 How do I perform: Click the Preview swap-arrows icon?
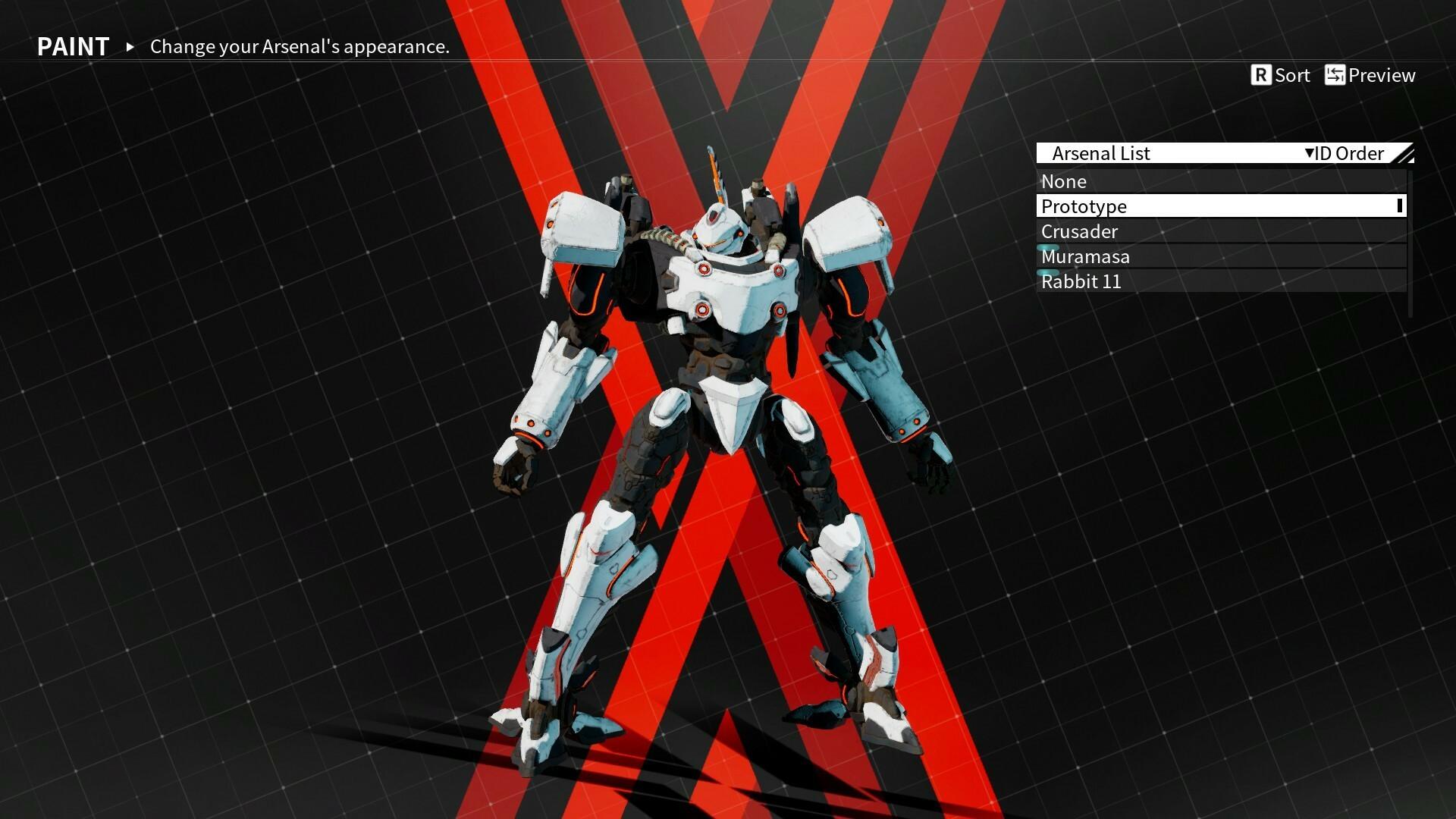coord(1335,75)
